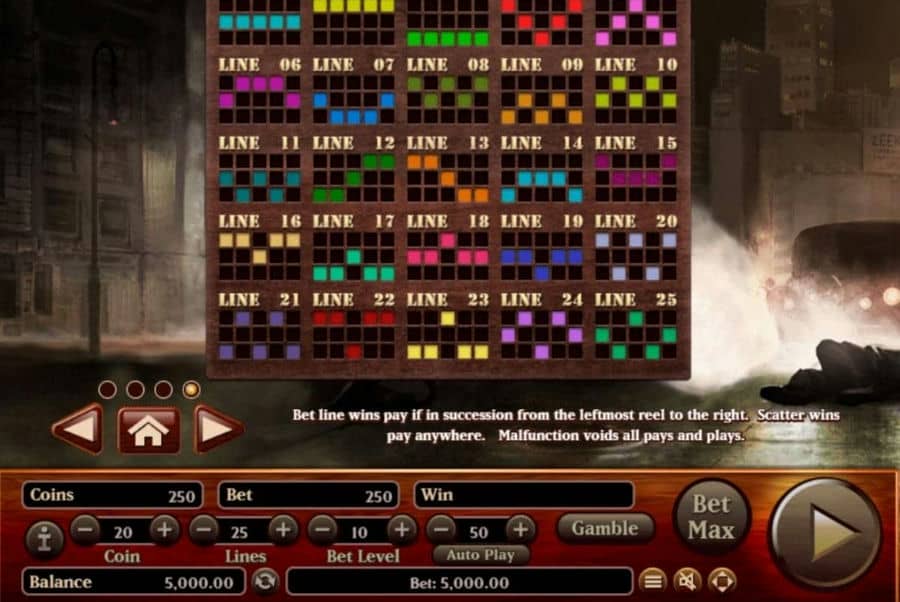Advance to the next paytable page
Screen dimensions: 900x602
(x=218, y=430)
